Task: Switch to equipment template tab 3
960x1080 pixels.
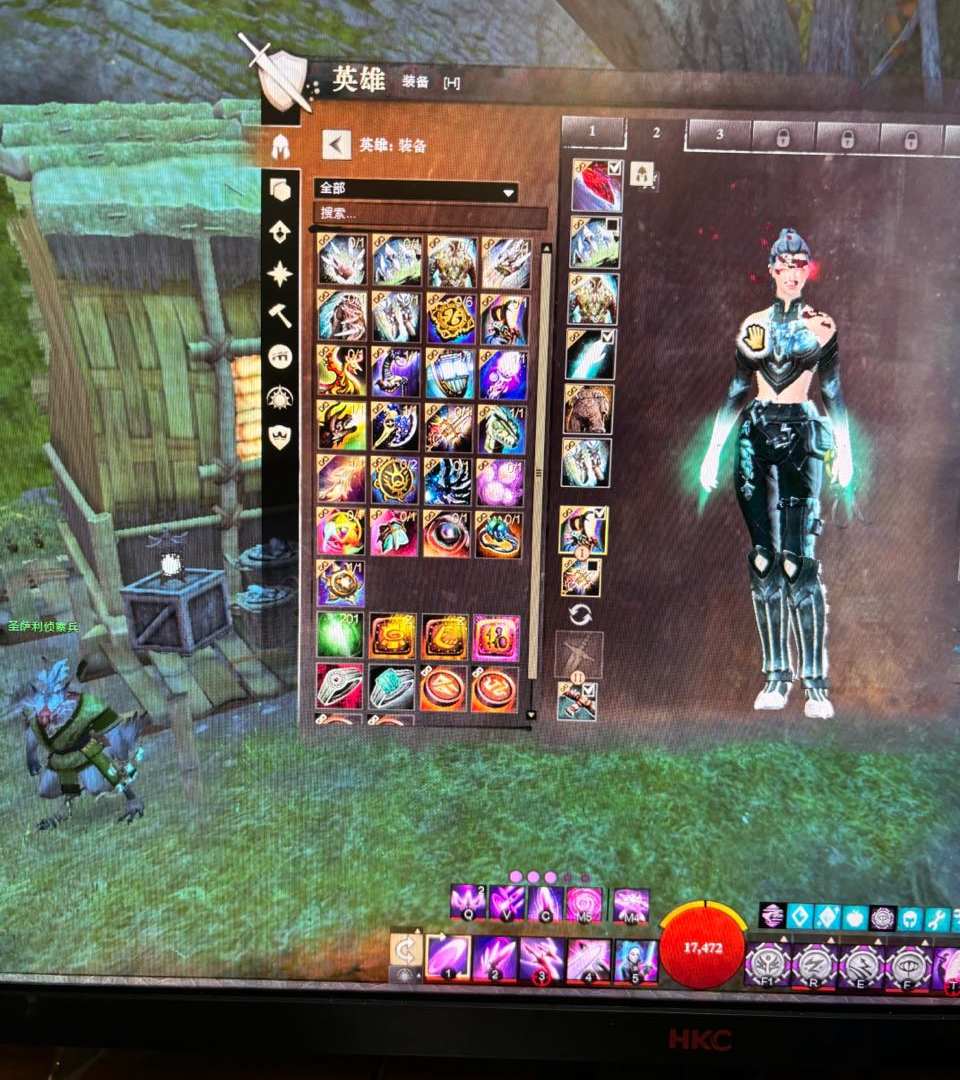Action: (719, 135)
